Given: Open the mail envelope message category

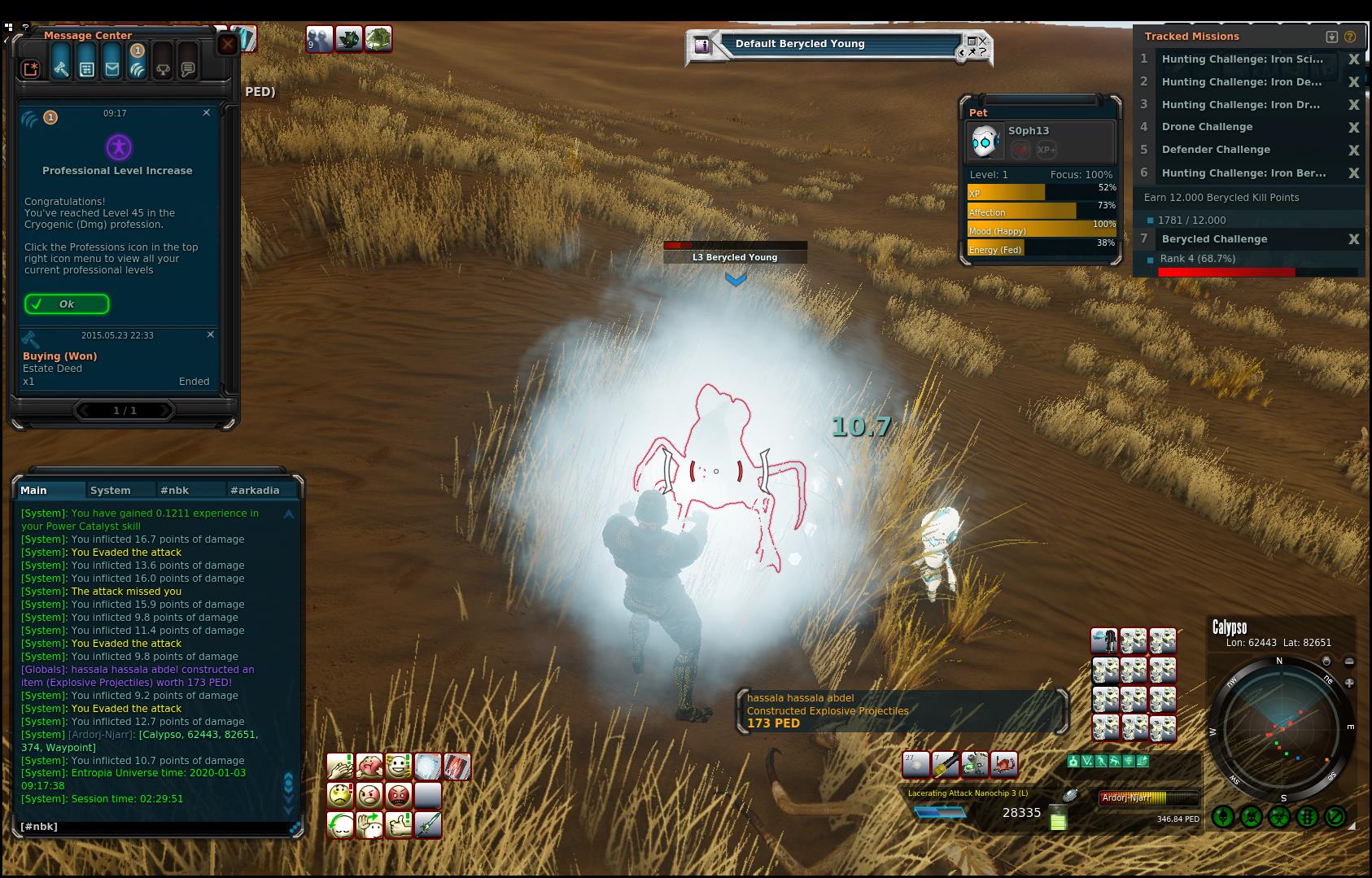Looking at the screenshot, I should coord(112,69).
